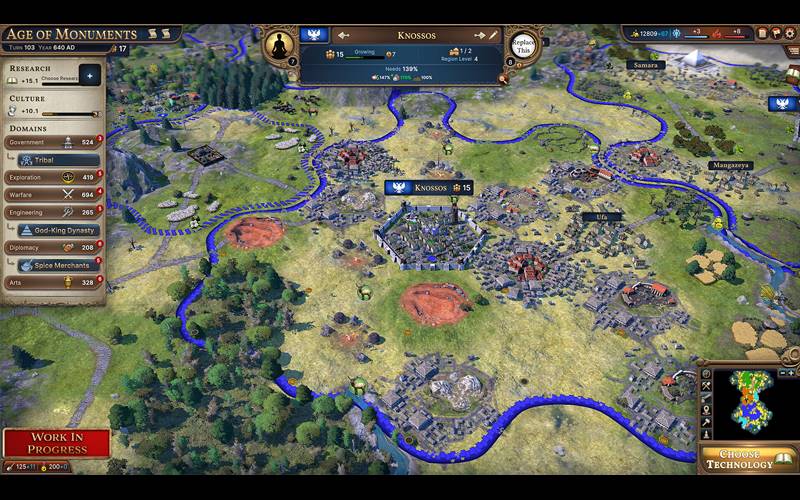Click the Choose Technology button
Image resolution: width=800 pixels, height=500 pixels.
pyautogui.click(x=747, y=459)
